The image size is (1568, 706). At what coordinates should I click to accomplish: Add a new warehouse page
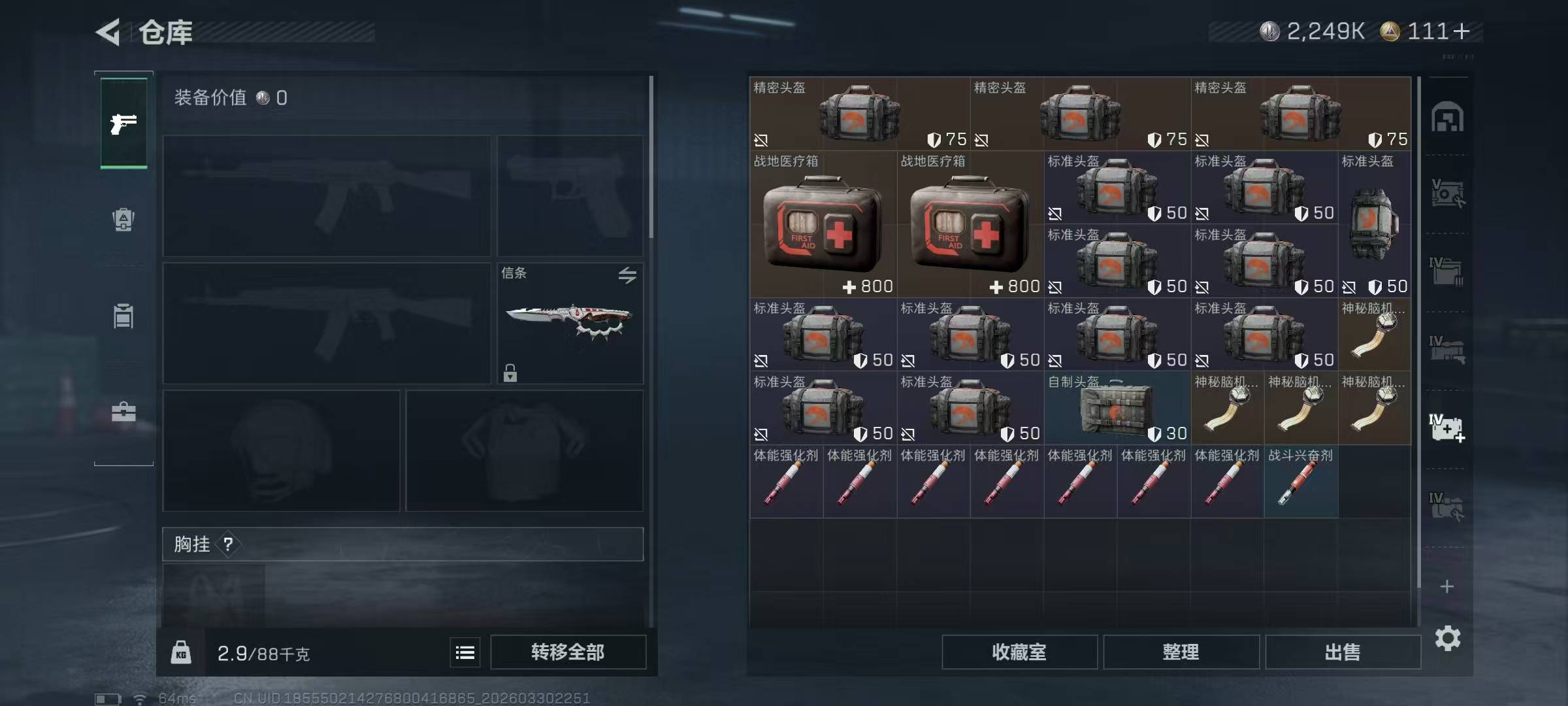(x=1446, y=586)
